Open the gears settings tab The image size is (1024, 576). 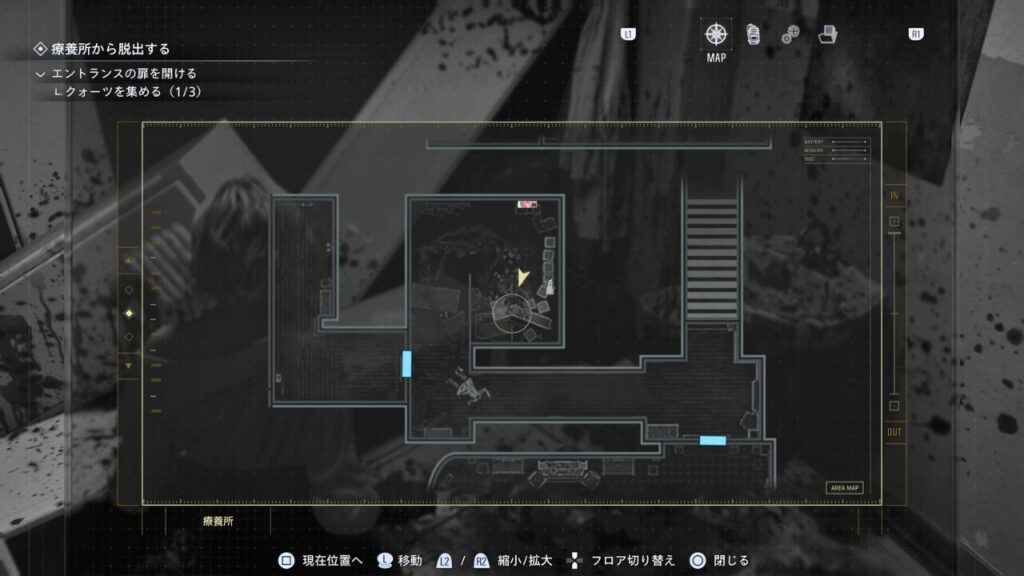click(790, 34)
